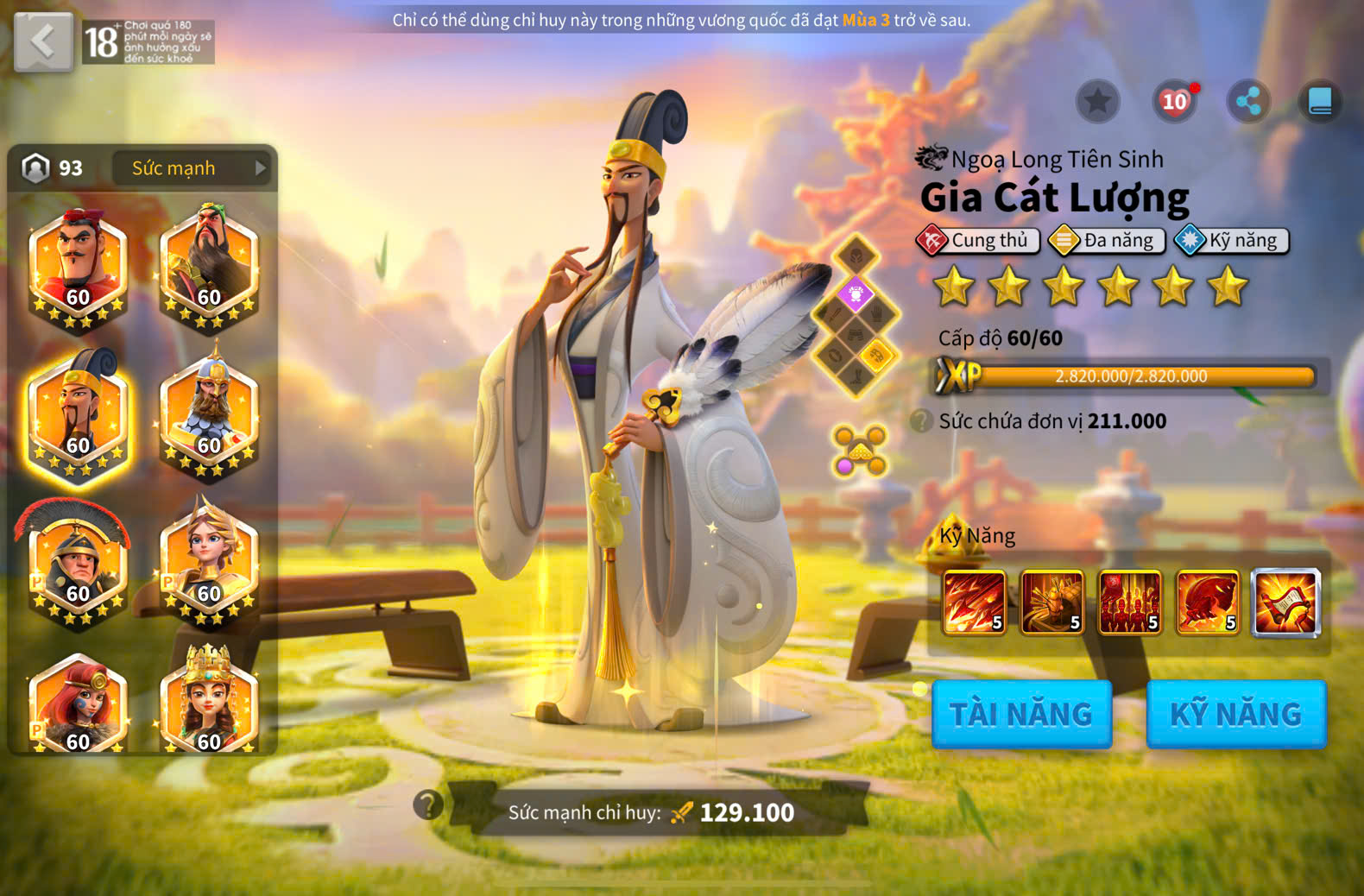Open the question mark help for command power
This screenshot has height=896, width=1364.
coord(428,805)
